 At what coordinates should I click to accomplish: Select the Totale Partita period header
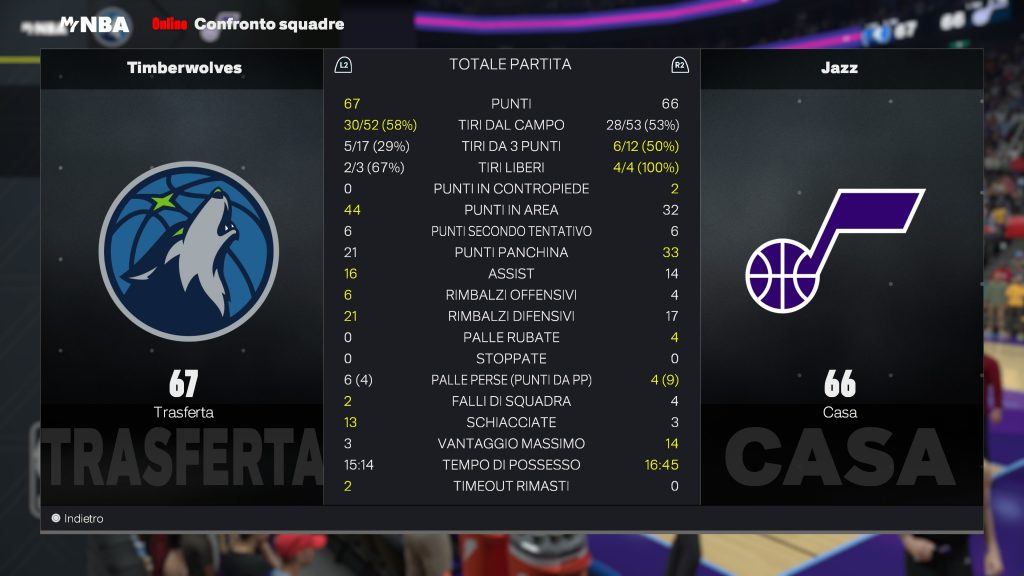point(510,65)
